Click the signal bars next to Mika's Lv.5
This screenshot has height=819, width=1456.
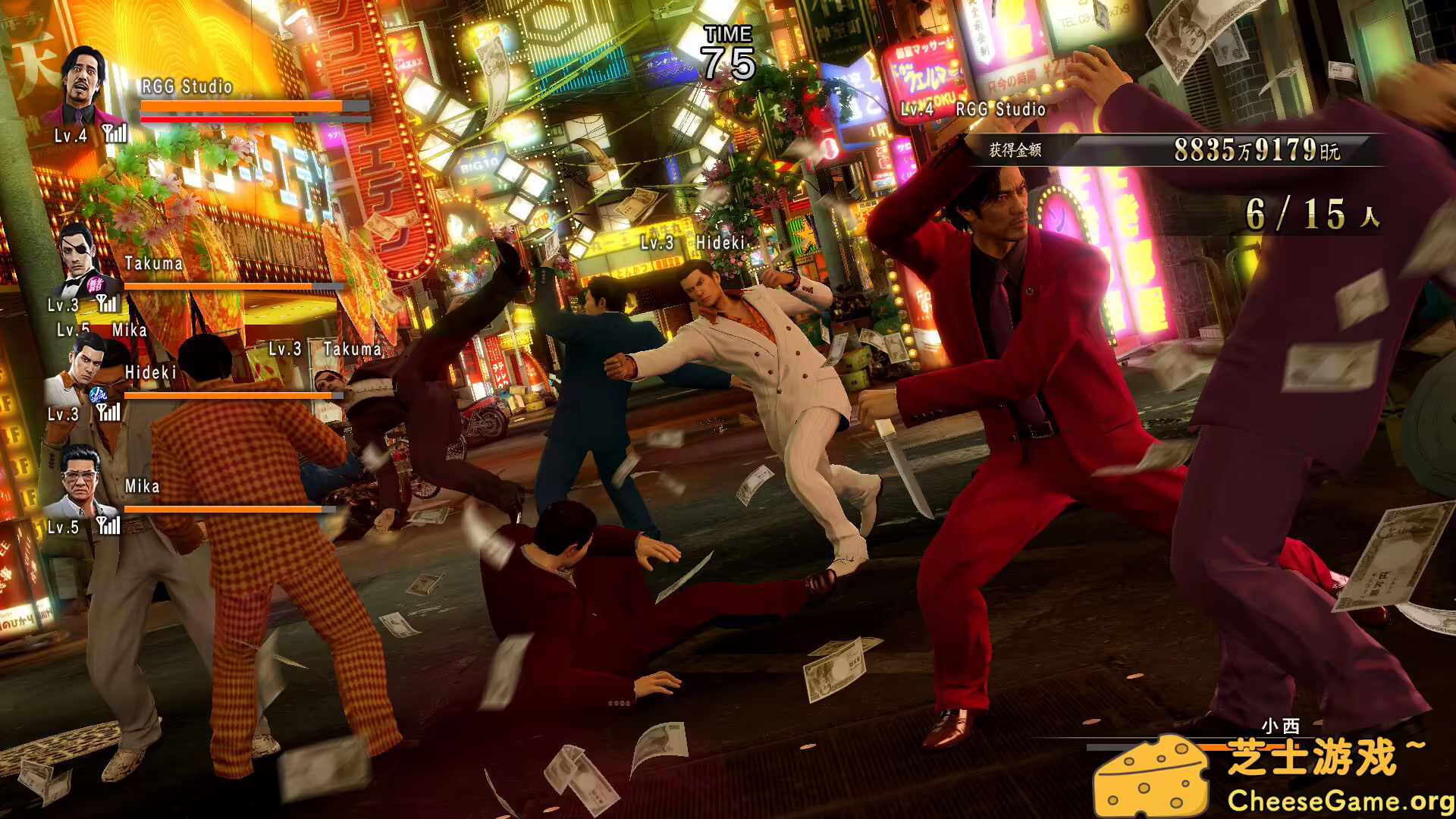[x=110, y=525]
